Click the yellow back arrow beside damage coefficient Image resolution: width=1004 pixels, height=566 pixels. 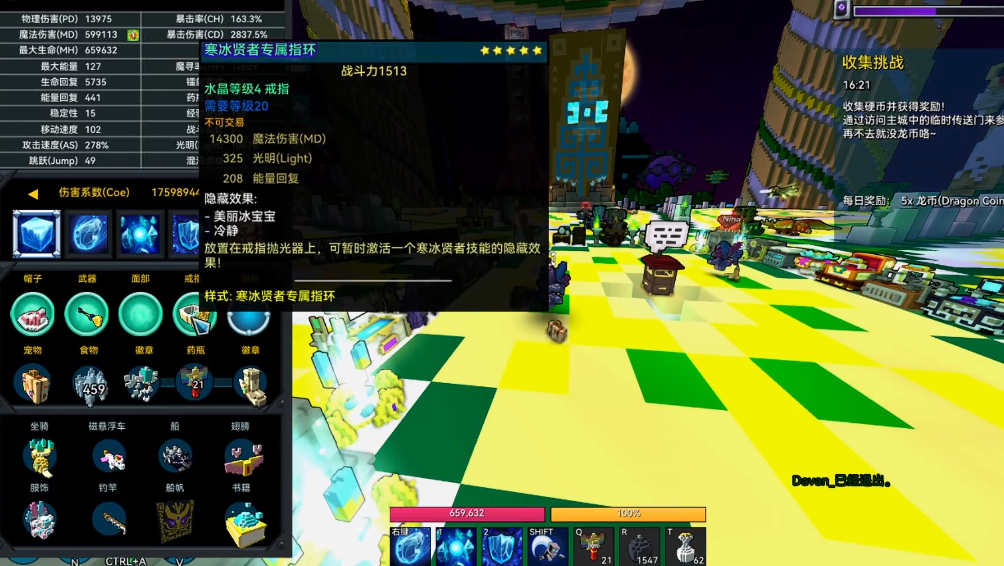(33, 193)
